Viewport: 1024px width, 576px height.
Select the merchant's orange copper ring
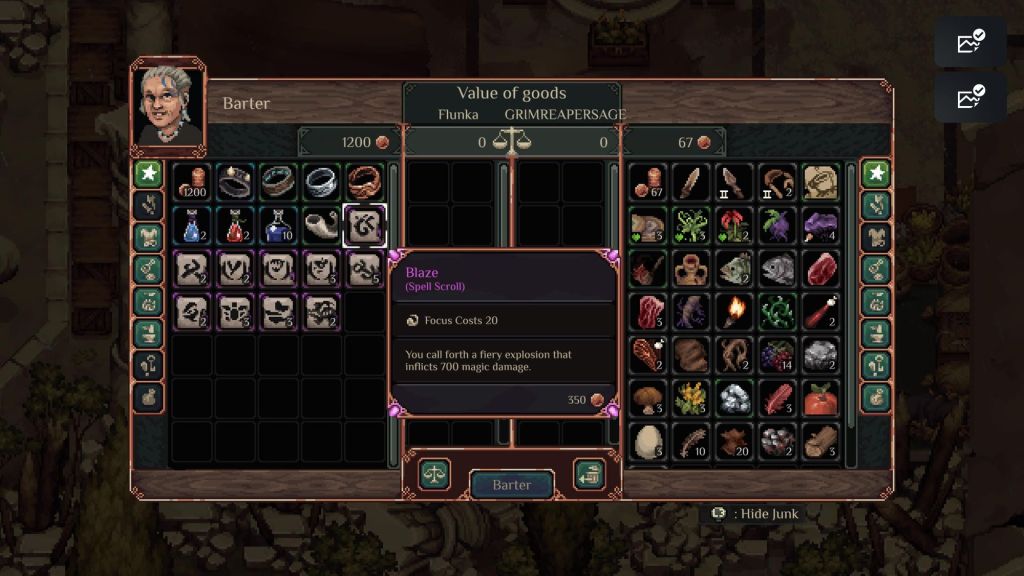click(x=365, y=183)
